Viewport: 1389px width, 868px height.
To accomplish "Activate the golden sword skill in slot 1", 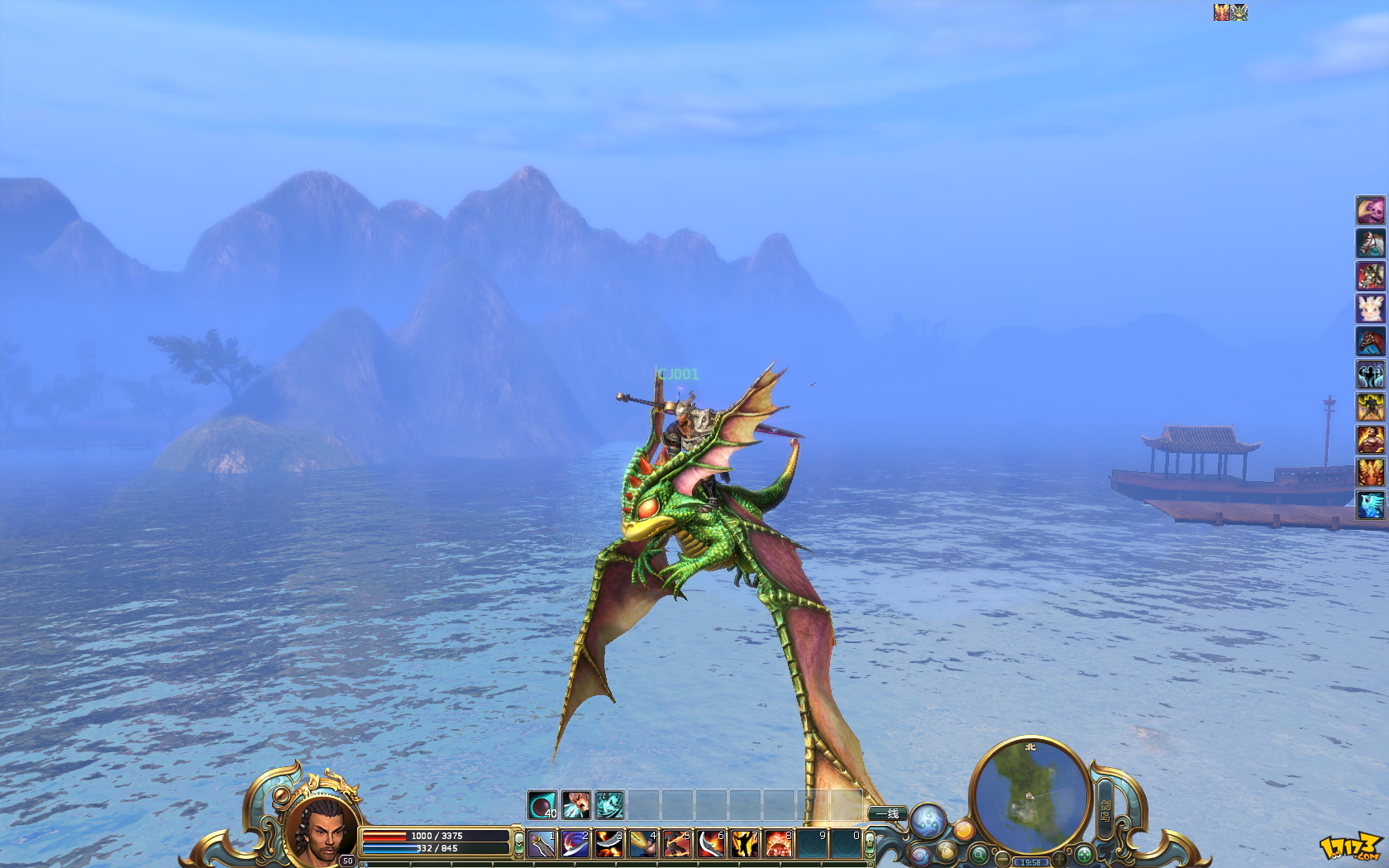I will tap(542, 844).
